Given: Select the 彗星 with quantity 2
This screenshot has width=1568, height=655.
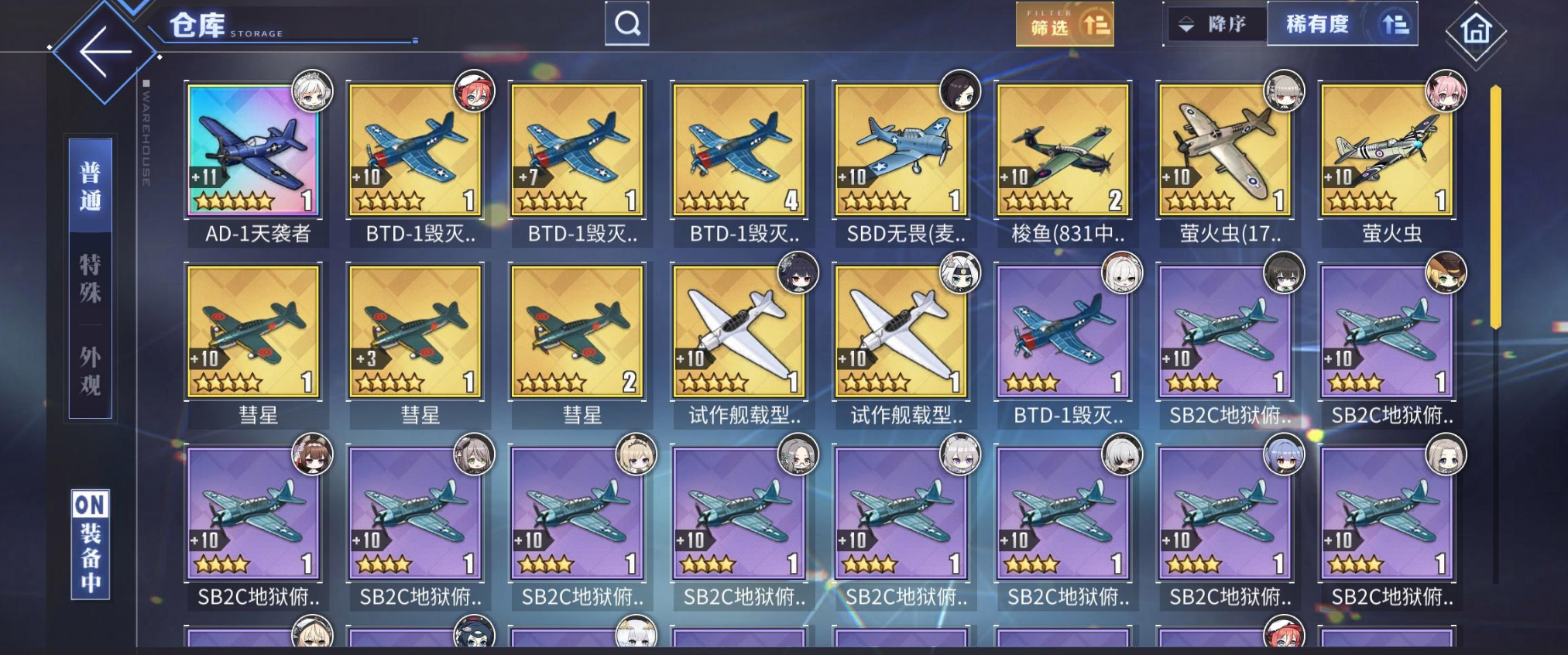Looking at the screenshot, I should pos(577,331).
